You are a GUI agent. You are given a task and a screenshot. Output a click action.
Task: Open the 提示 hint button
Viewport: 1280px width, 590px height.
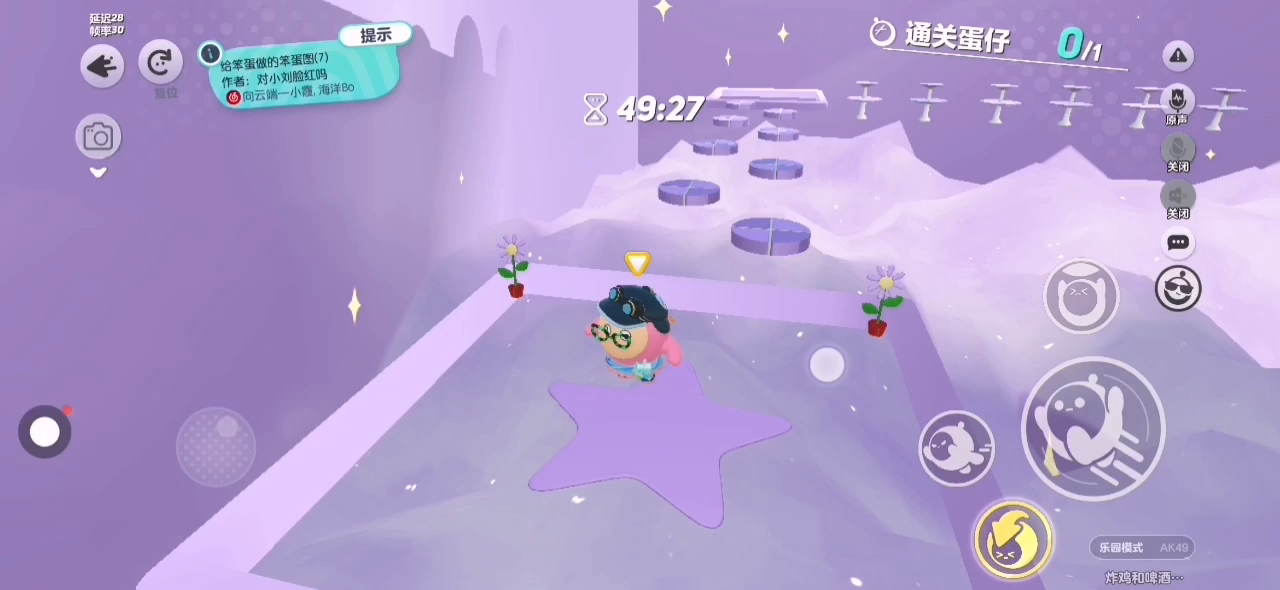coord(375,35)
